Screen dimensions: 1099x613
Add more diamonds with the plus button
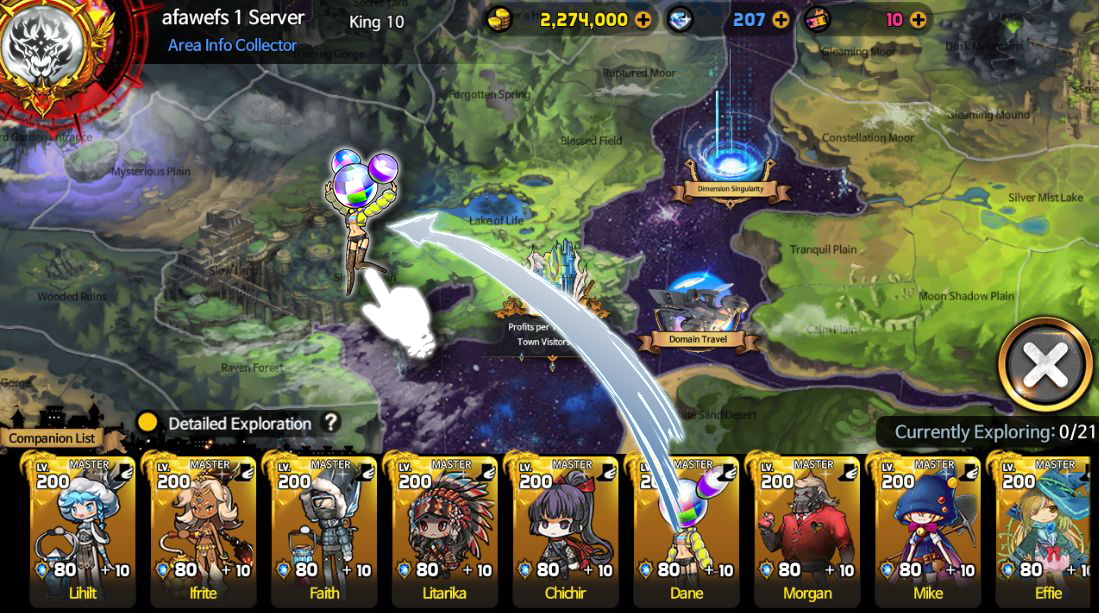[x=780, y=20]
